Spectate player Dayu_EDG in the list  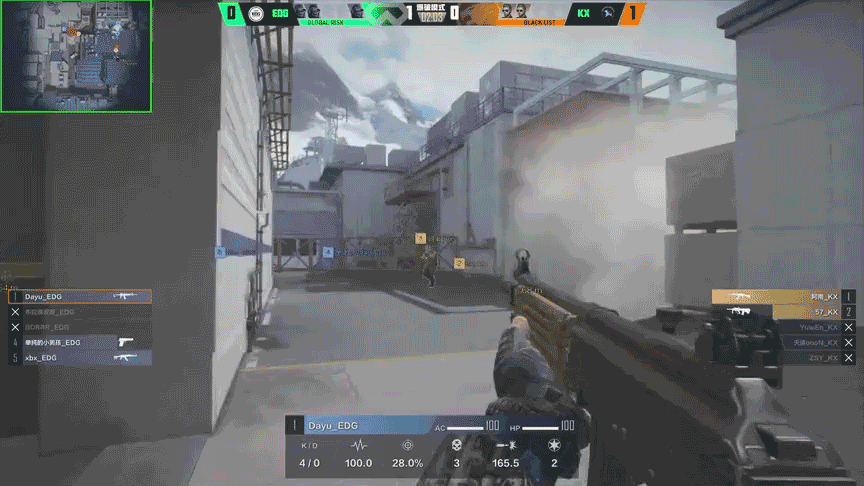click(80, 297)
